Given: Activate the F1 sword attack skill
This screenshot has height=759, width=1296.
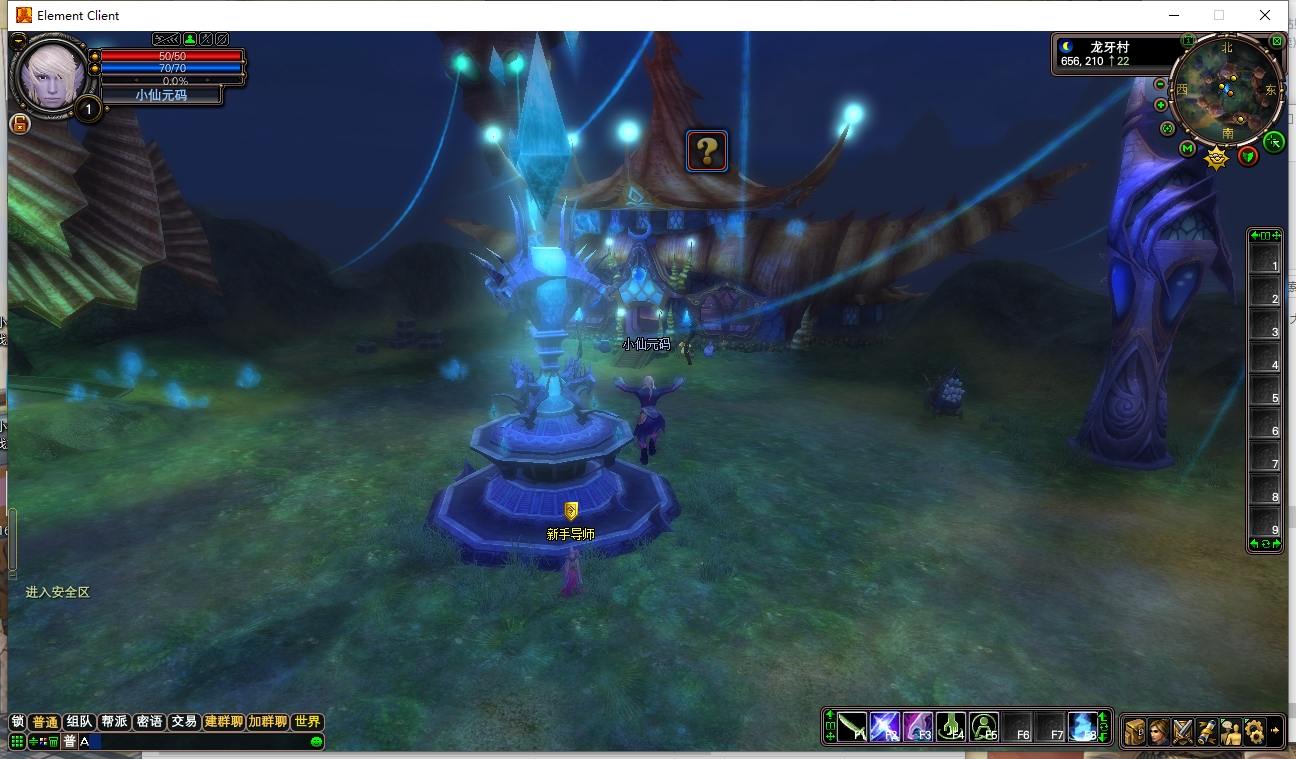Looking at the screenshot, I should coord(852,727).
